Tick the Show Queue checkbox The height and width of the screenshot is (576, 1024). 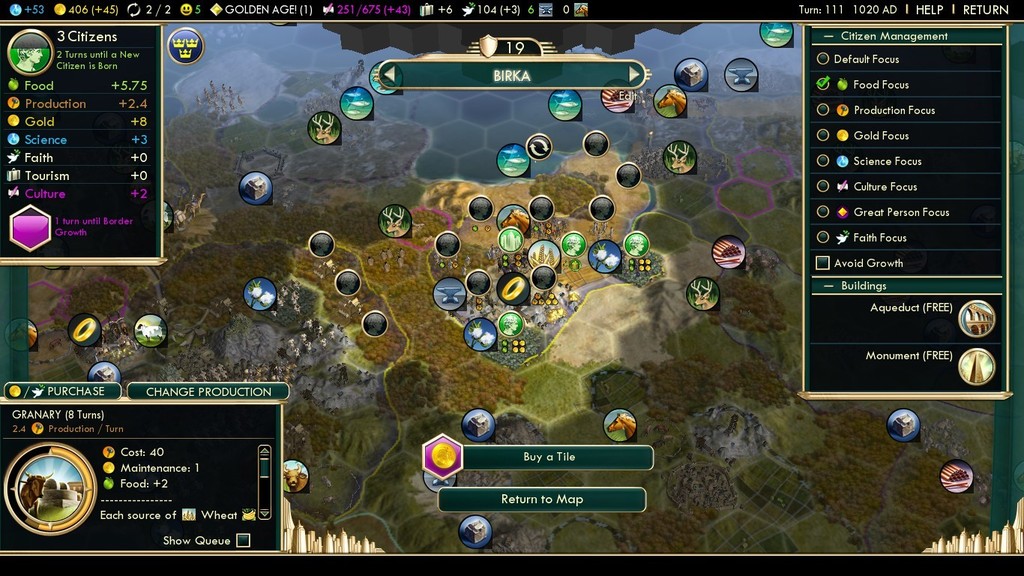[x=243, y=541]
